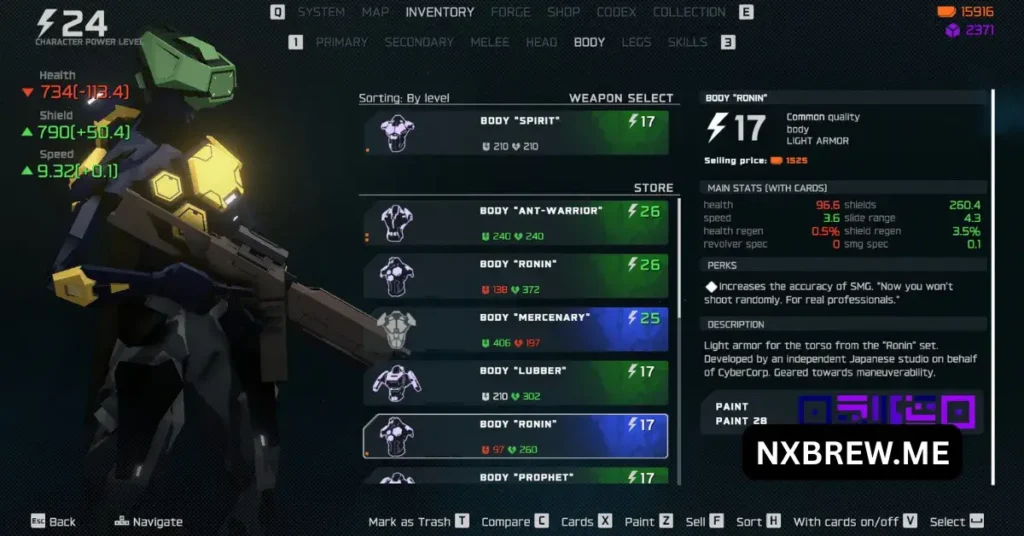Choose the Body "Ant-Warrior" armor row

tap(516, 223)
